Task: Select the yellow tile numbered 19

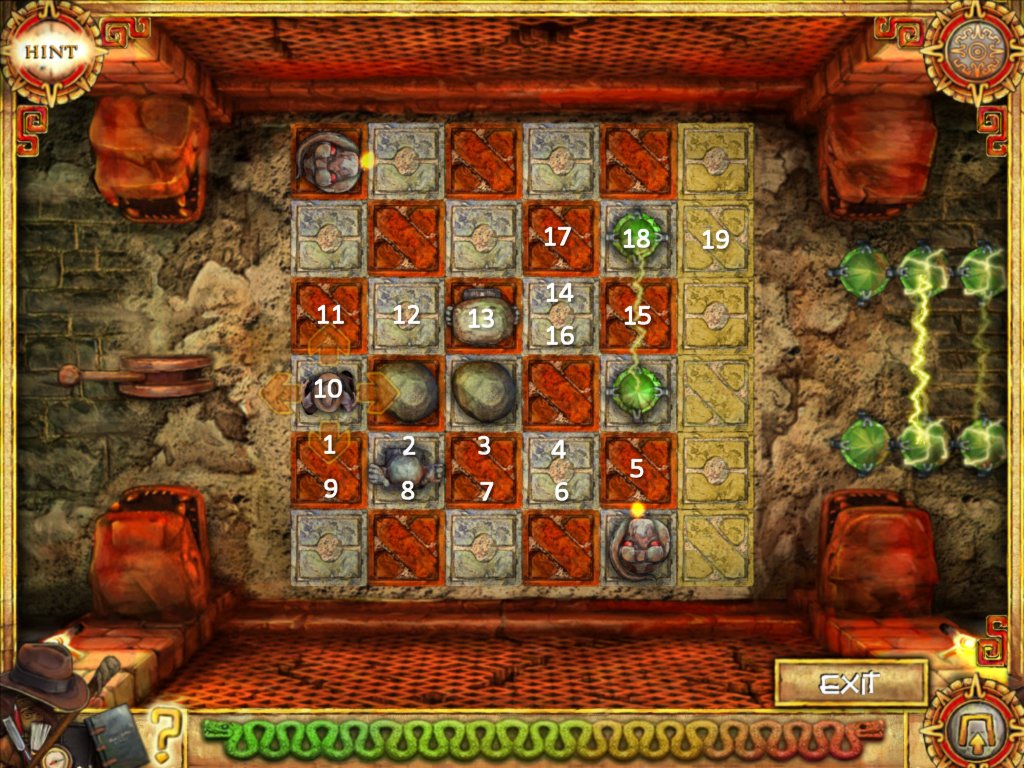Action: pos(715,238)
